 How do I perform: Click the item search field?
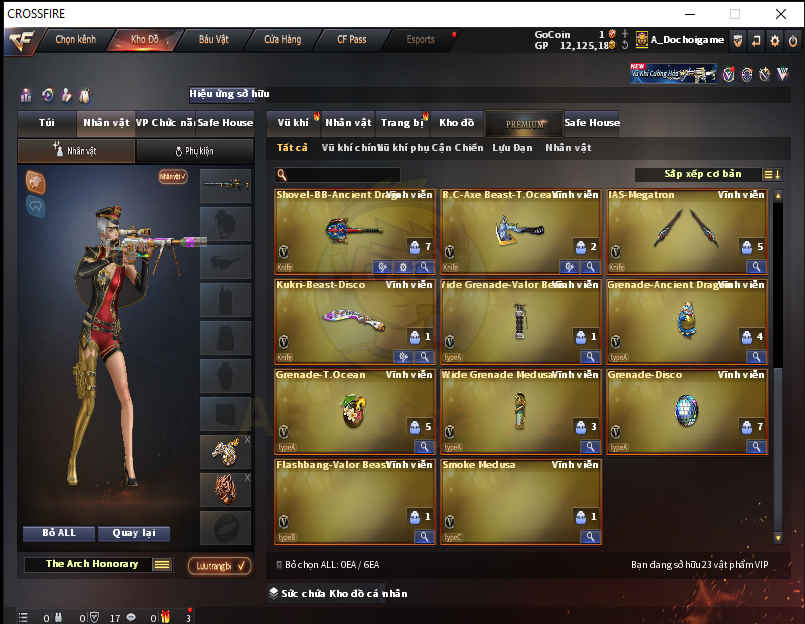[340, 175]
